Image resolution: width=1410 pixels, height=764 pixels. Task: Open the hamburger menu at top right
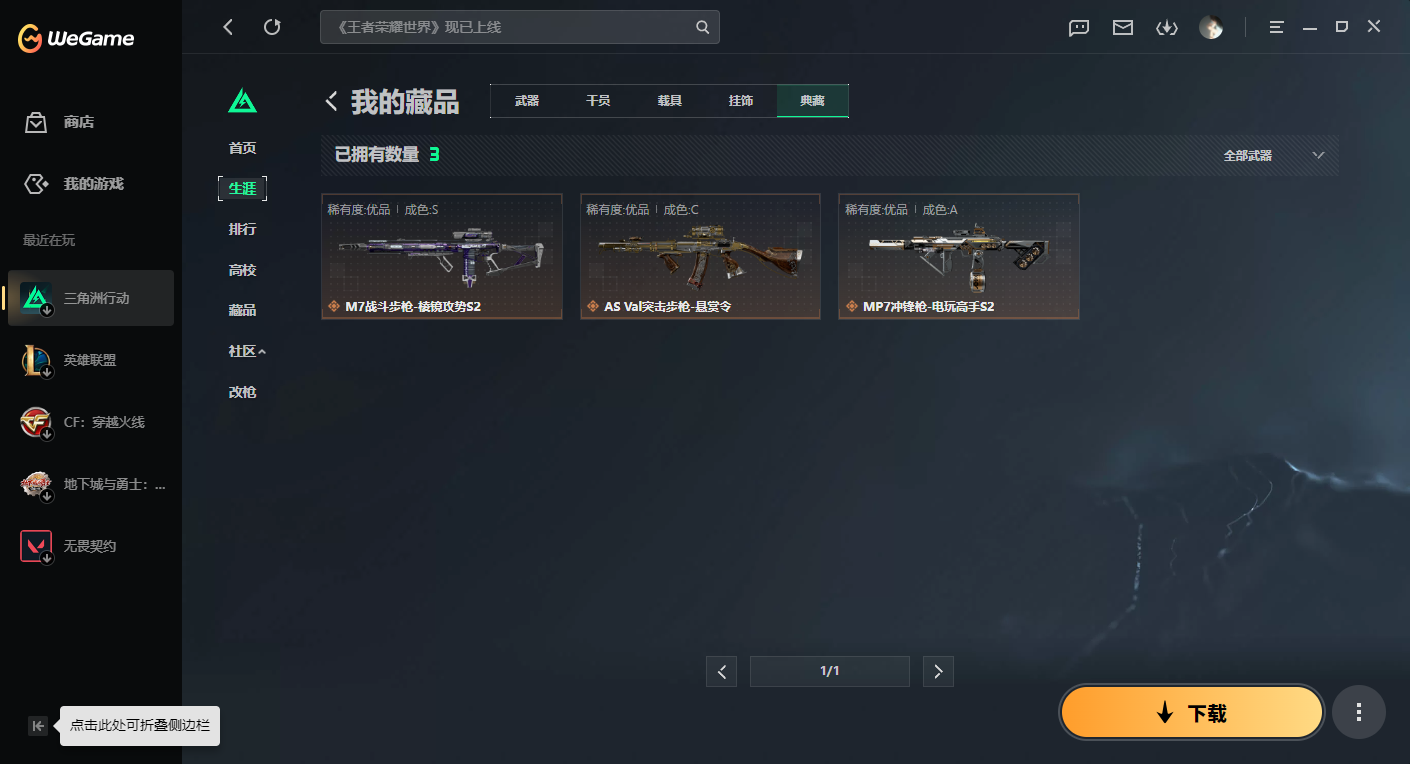1276,27
